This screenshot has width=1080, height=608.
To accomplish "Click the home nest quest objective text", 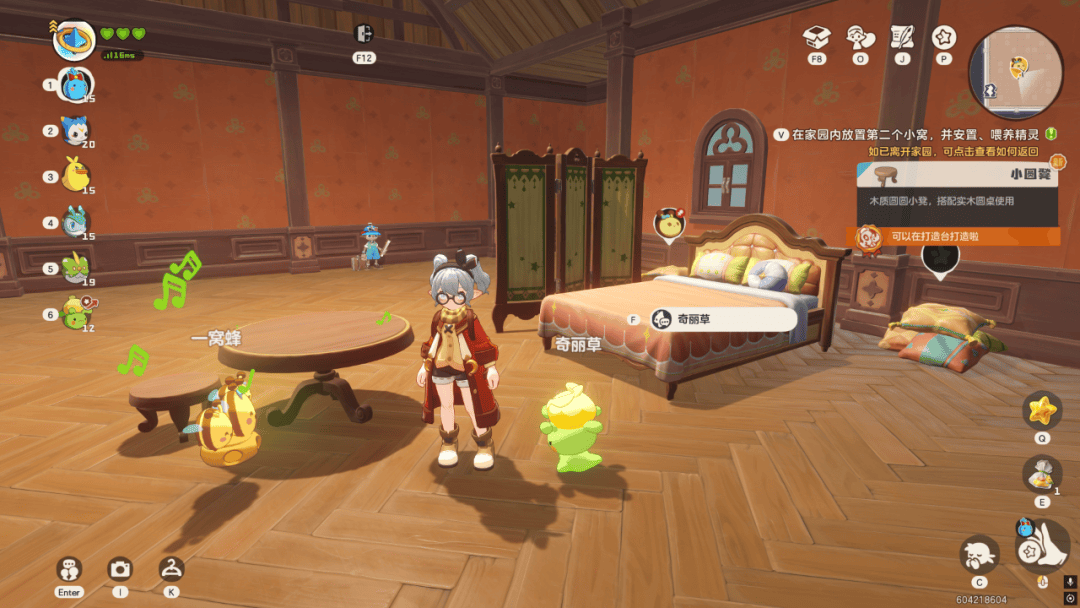I will click(x=915, y=134).
